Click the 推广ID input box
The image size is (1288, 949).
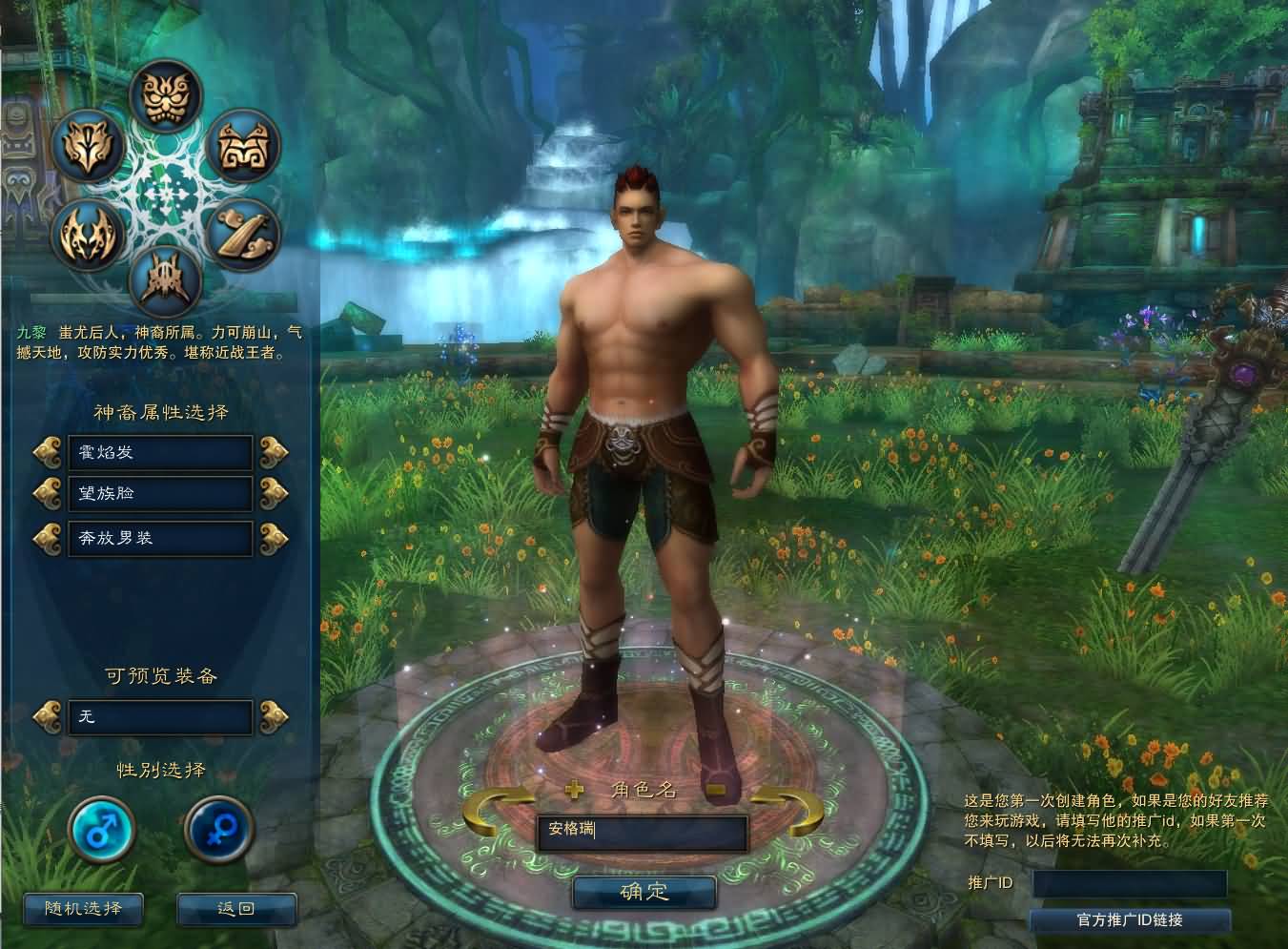[x=1130, y=883]
